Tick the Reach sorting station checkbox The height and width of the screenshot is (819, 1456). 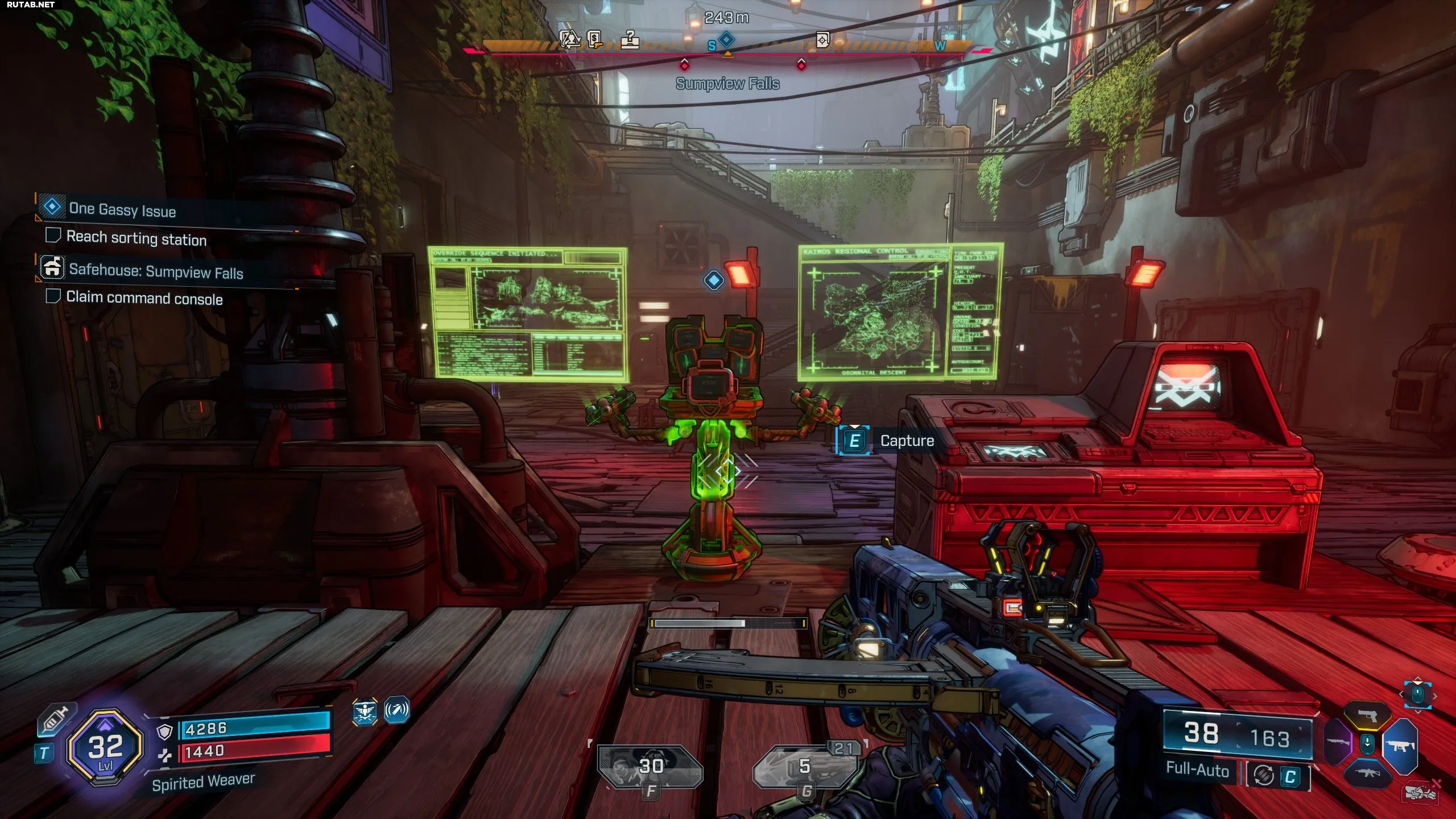click(x=53, y=235)
